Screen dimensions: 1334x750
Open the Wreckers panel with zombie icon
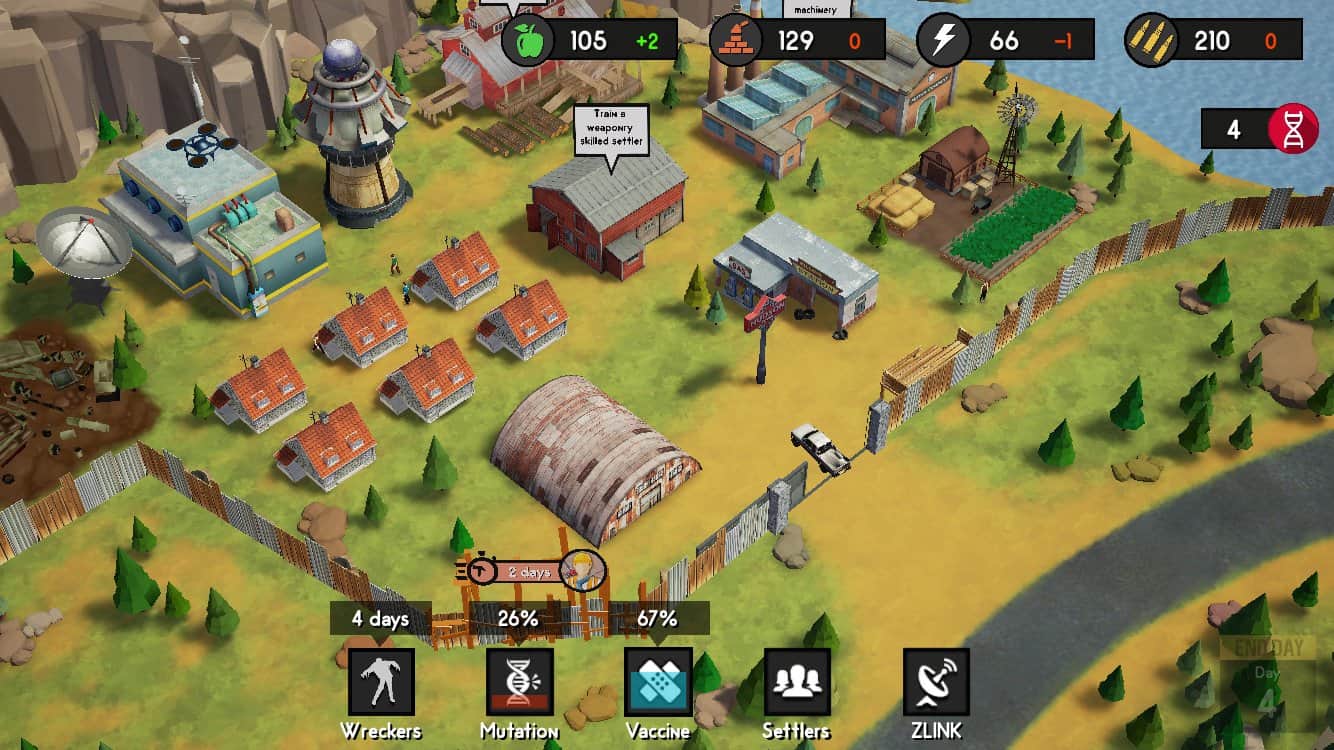pyautogui.click(x=383, y=684)
